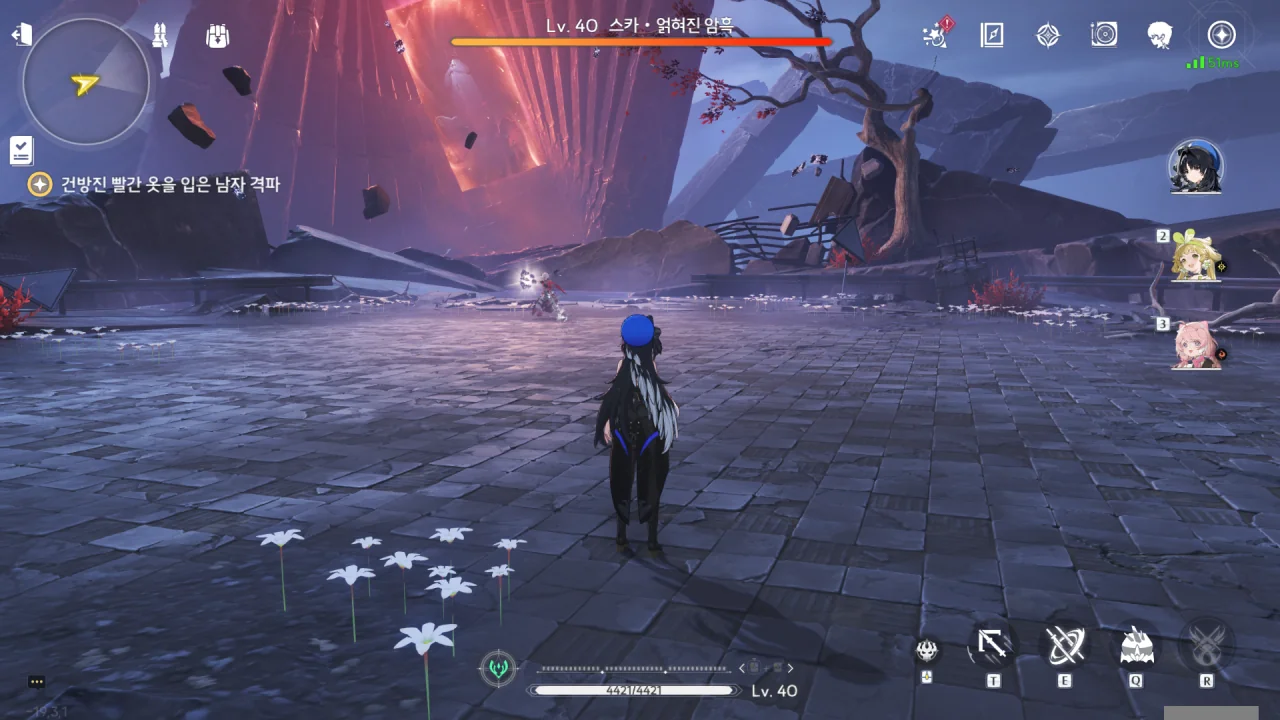The width and height of the screenshot is (1280, 720).
Task: Open the quest checklist icon
Action: tap(21, 151)
